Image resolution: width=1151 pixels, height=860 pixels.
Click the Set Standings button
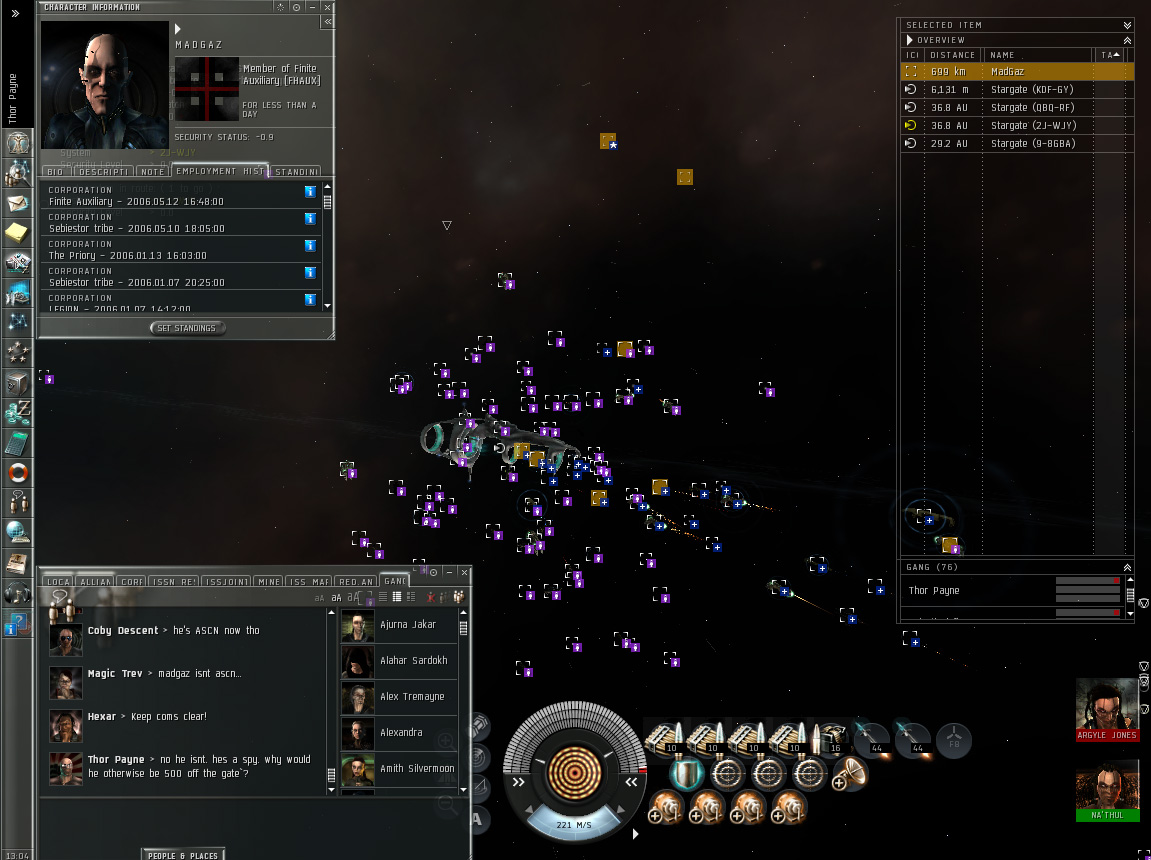click(187, 328)
